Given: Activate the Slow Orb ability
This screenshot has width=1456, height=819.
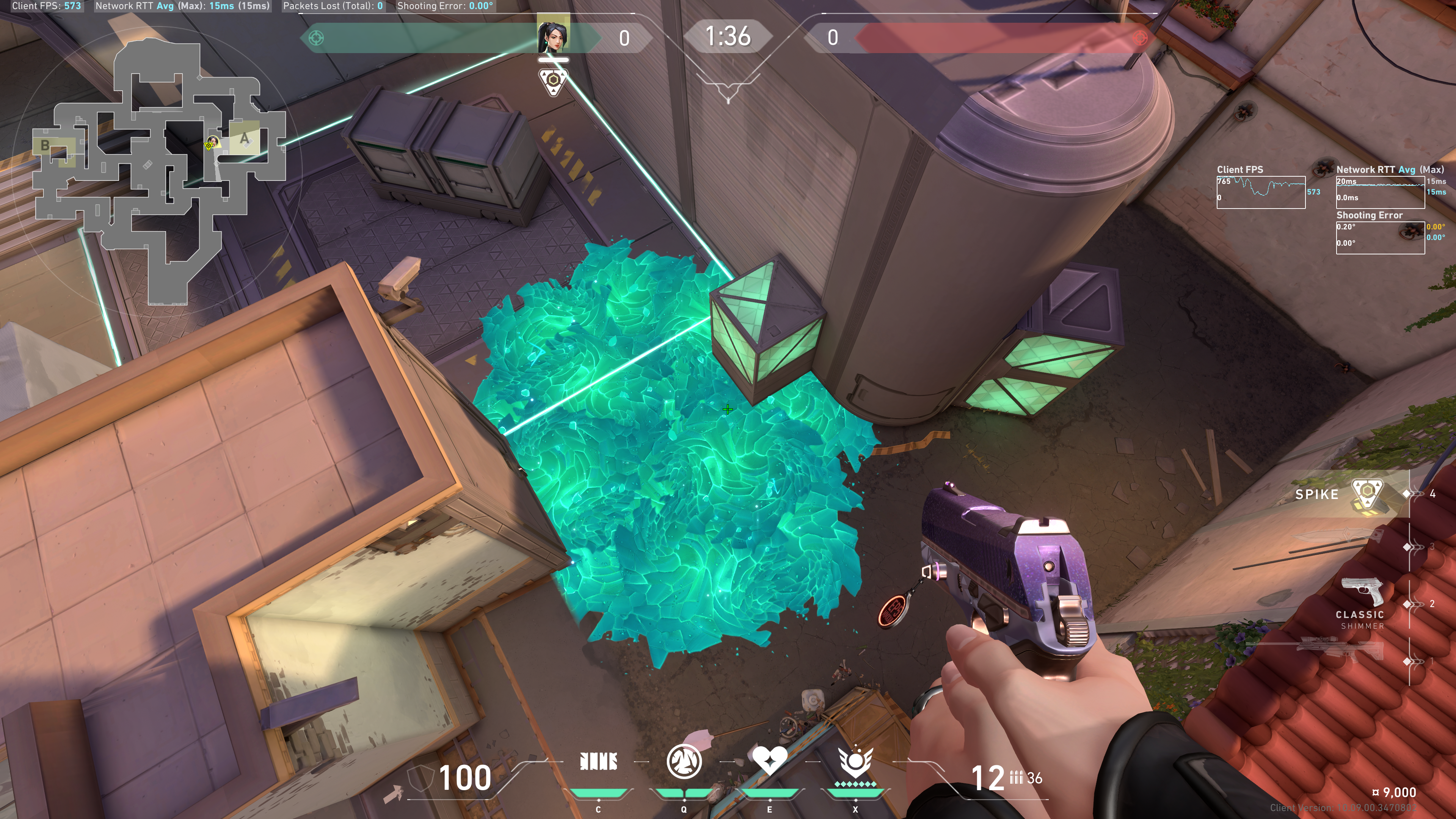Looking at the screenshot, I should pos(684,761).
